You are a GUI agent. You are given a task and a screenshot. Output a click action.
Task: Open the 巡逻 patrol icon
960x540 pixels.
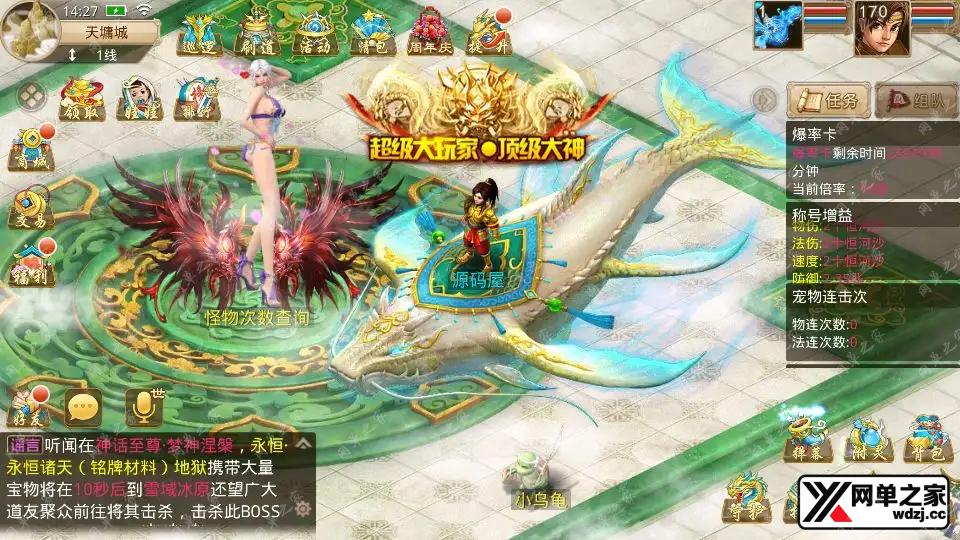click(196, 33)
